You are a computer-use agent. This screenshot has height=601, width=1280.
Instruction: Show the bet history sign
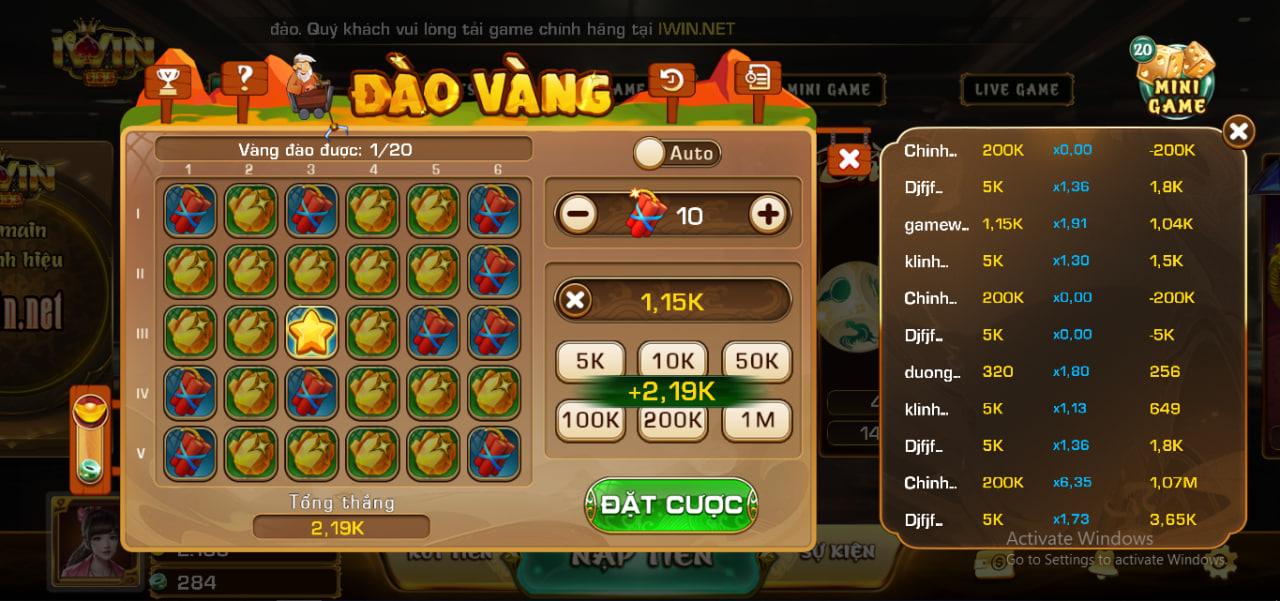click(671, 80)
